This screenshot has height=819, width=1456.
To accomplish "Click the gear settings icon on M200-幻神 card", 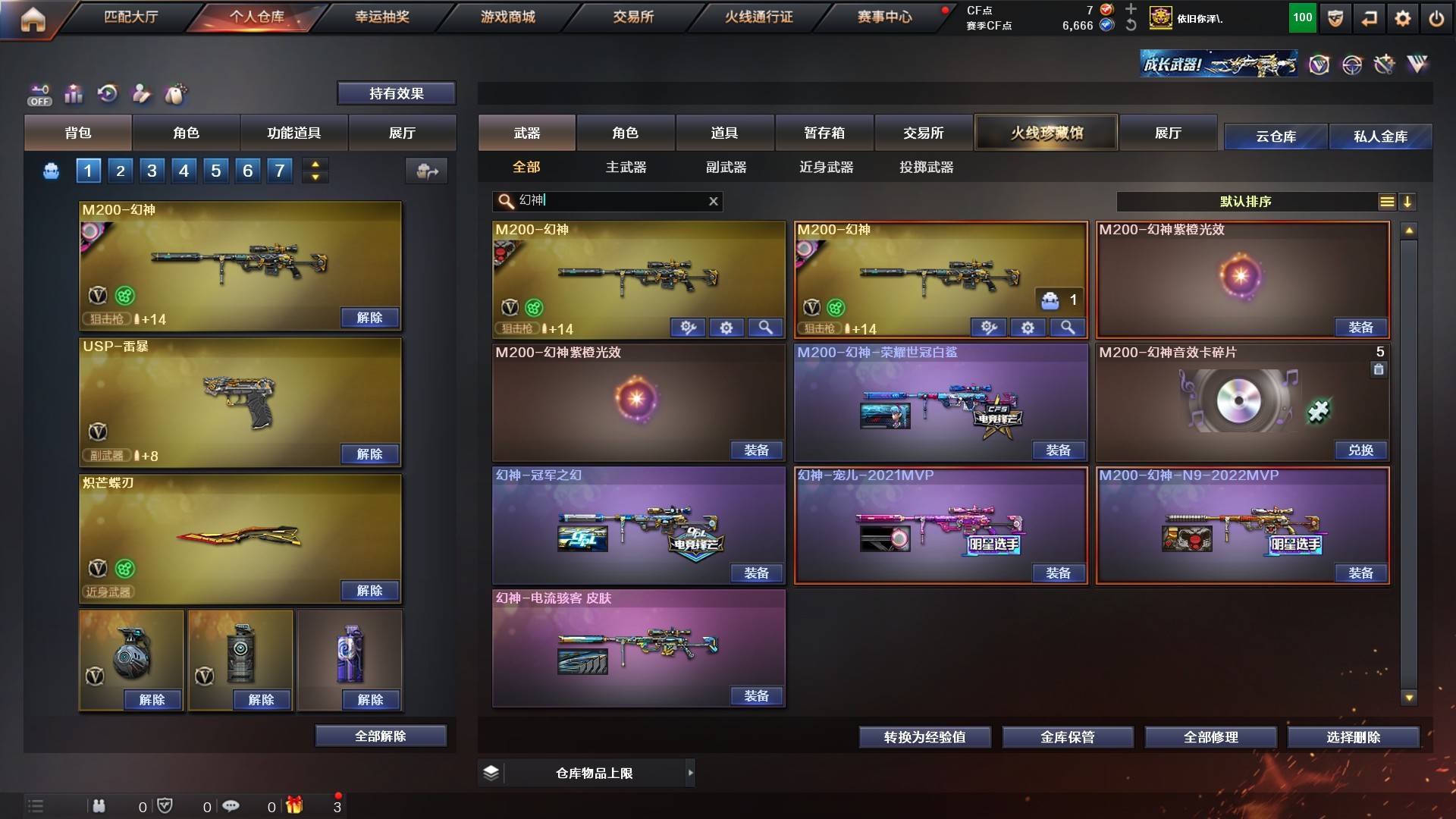I will coord(726,328).
